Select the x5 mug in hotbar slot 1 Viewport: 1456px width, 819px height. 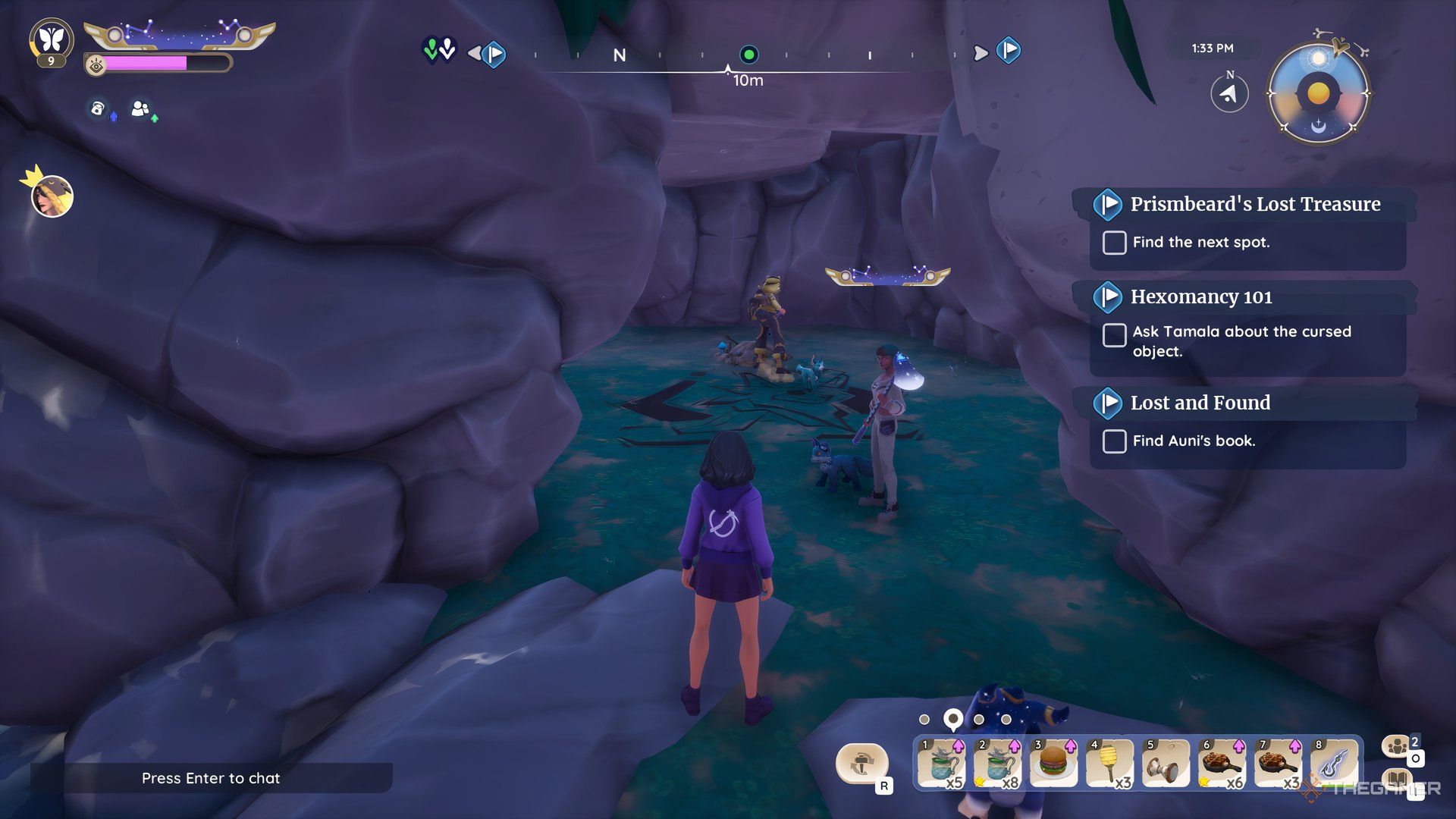pos(941,762)
